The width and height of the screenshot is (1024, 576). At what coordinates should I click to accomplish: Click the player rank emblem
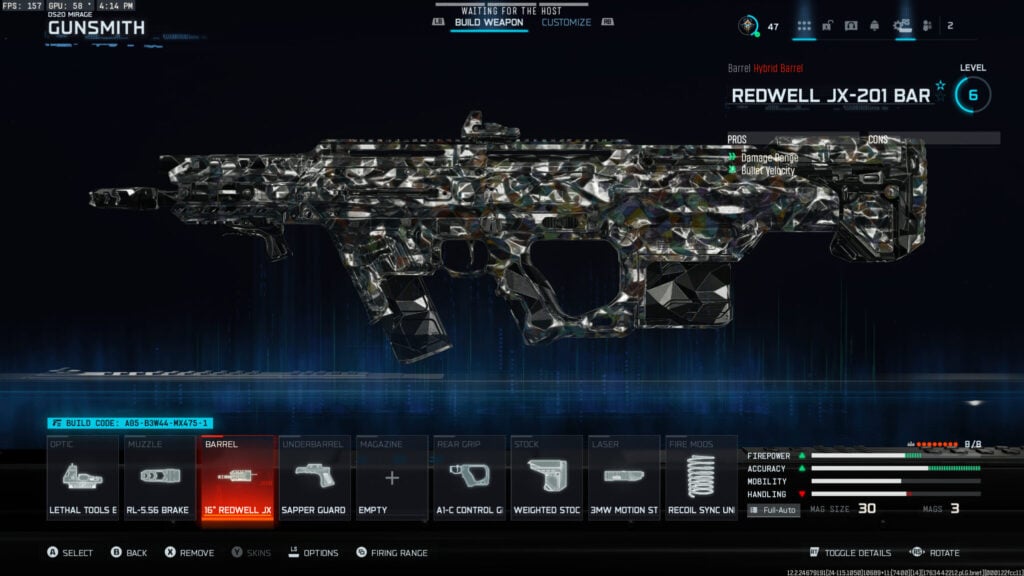(x=747, y=26)
